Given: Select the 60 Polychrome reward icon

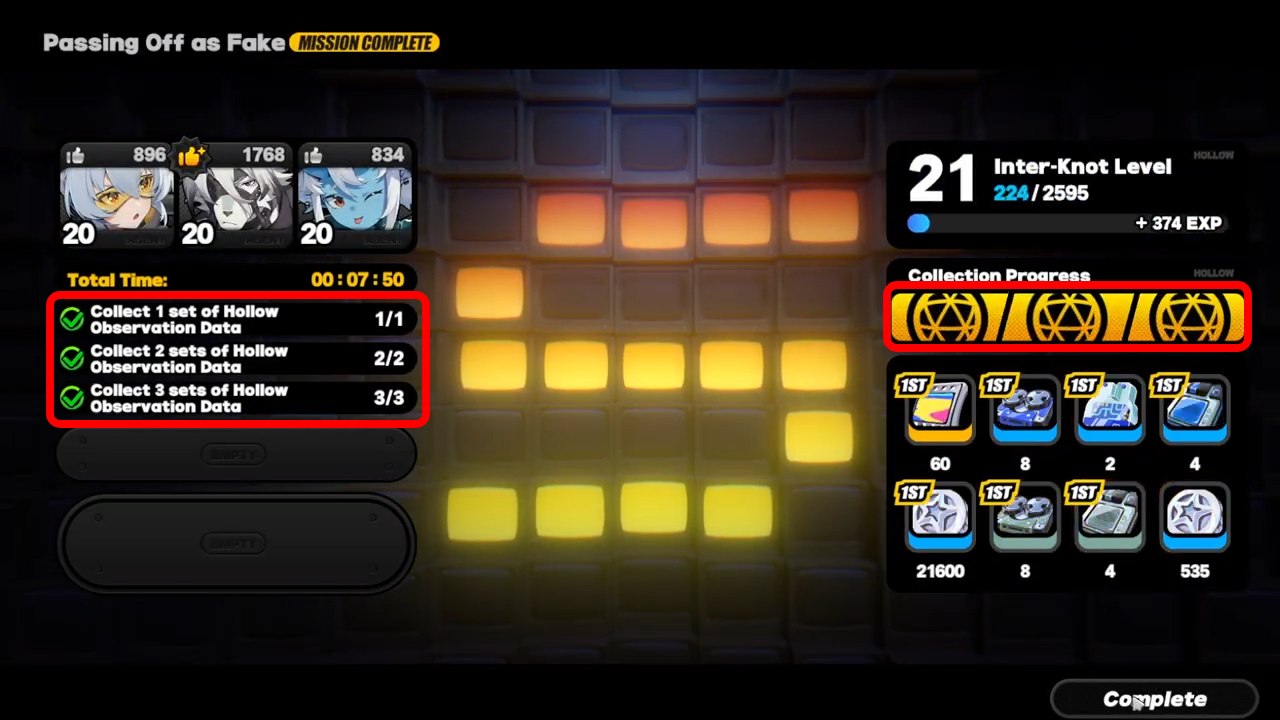Looking at the screenshot, I should pos(938,410).
